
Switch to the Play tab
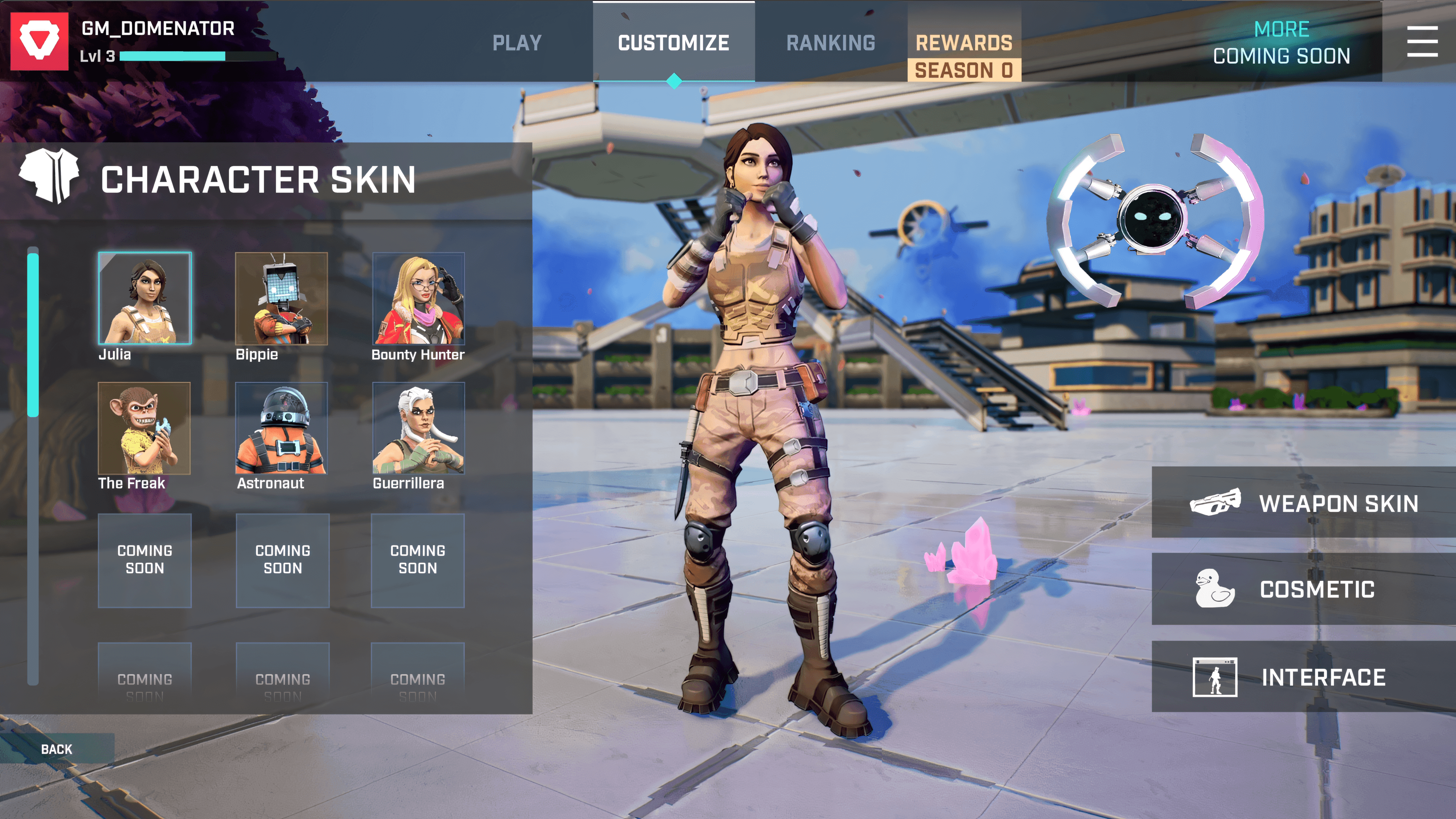coord(516,43)
